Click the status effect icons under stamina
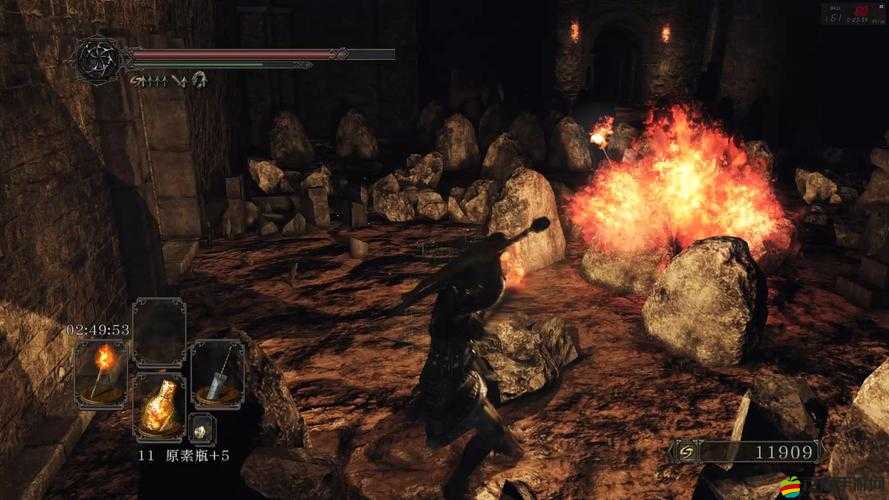 coord(168,78)
